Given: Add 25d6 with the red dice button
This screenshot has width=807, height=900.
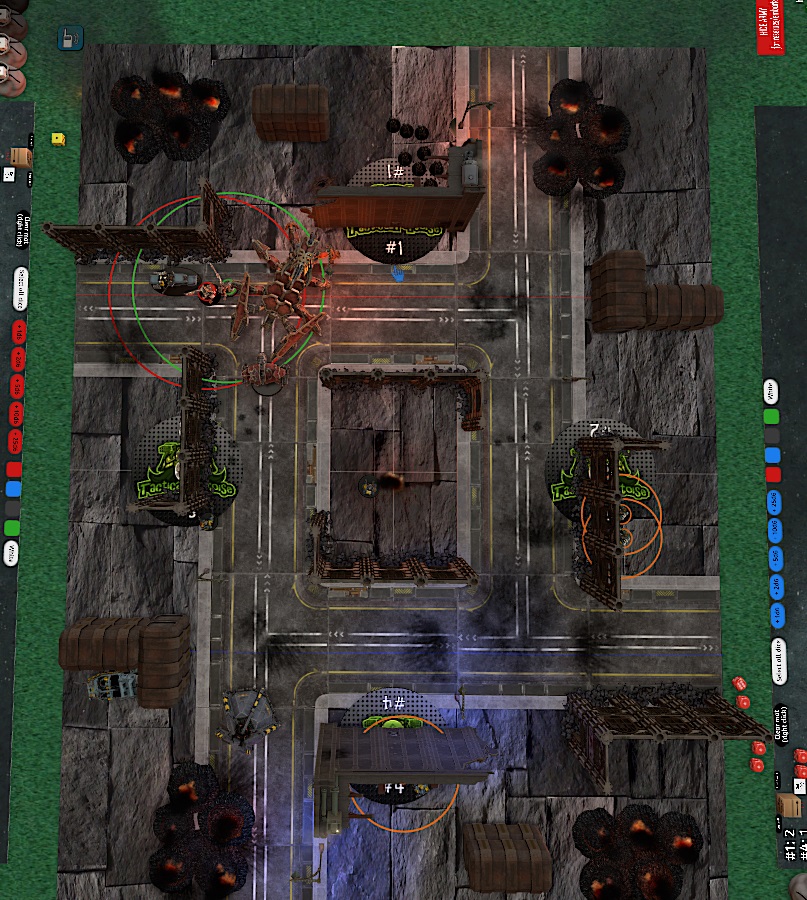Looking at the screenshot, I should click(x=16, y=441).
